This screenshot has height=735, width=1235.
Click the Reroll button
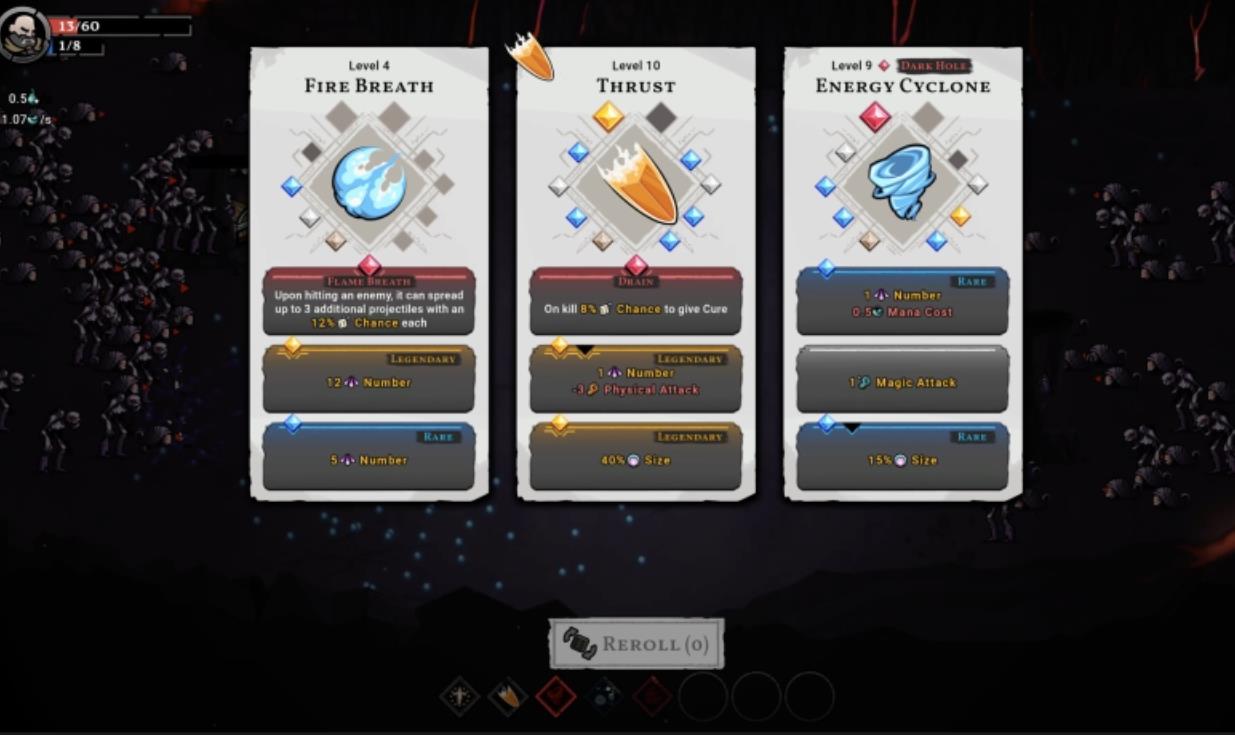point(636,644)
